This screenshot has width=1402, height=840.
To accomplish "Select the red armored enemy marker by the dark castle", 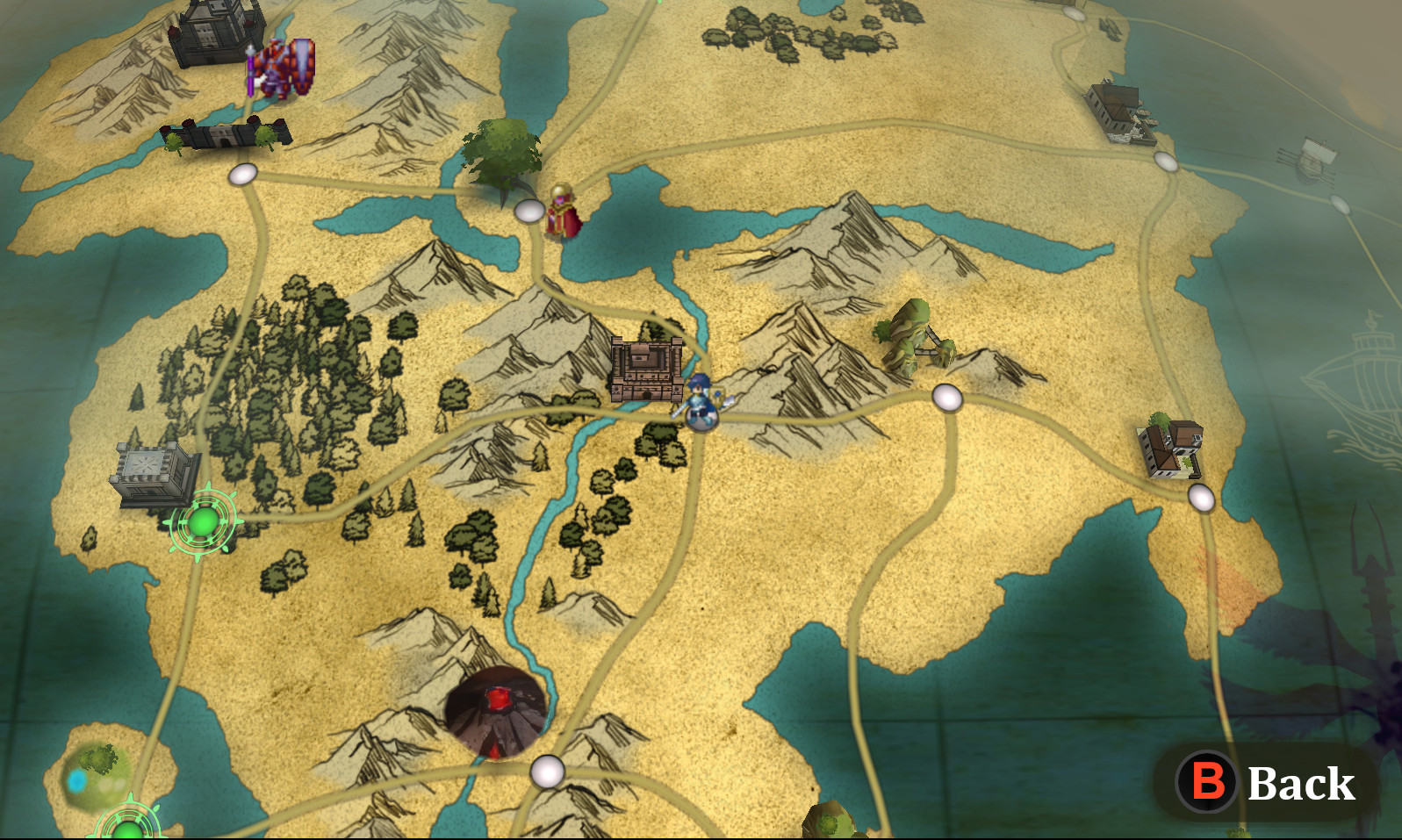I will click(x=283, y=68).
